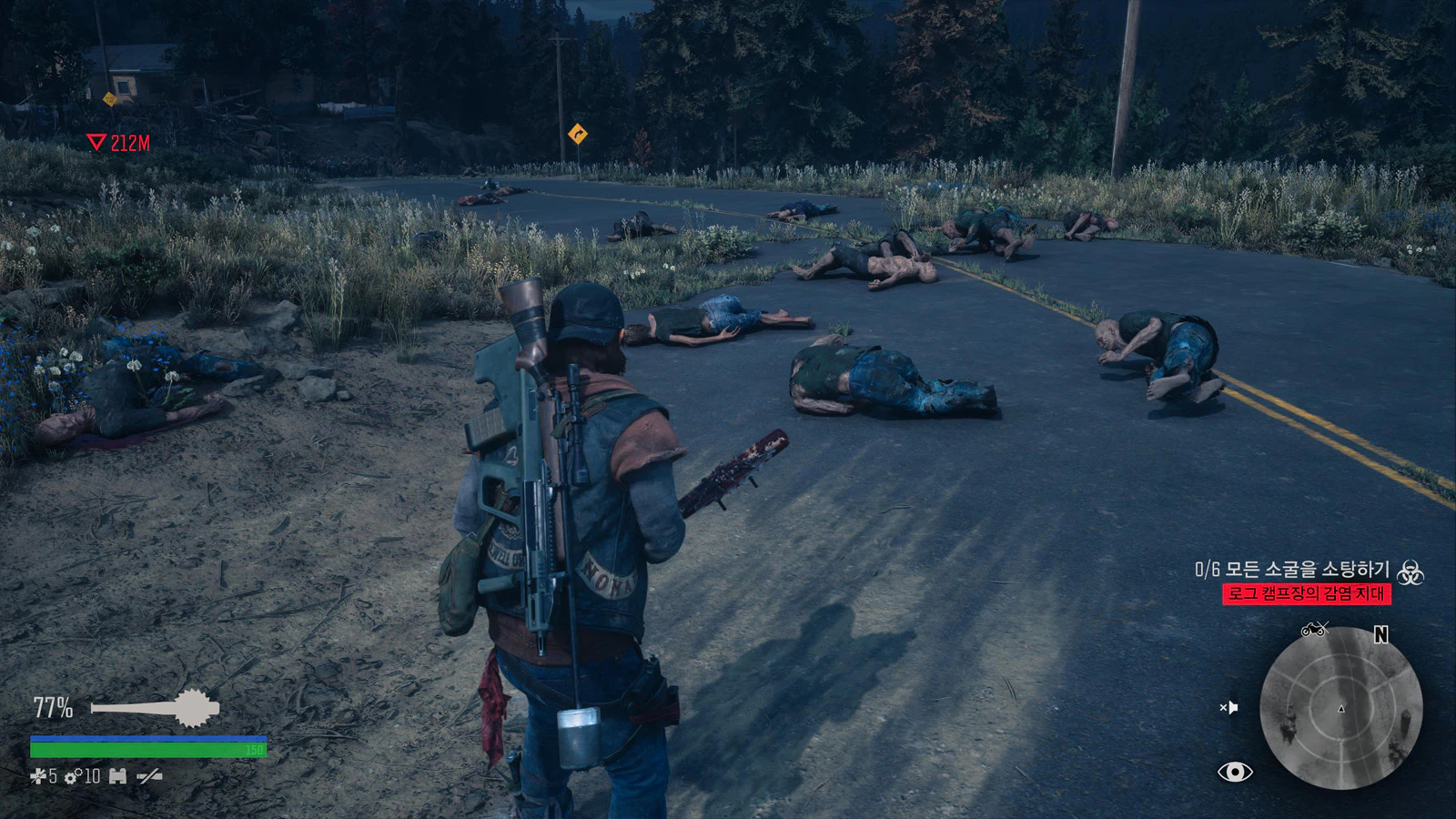
Task: Click the red 로그 캠프장의 감염 지대 label
Action: pos(1306,593)
